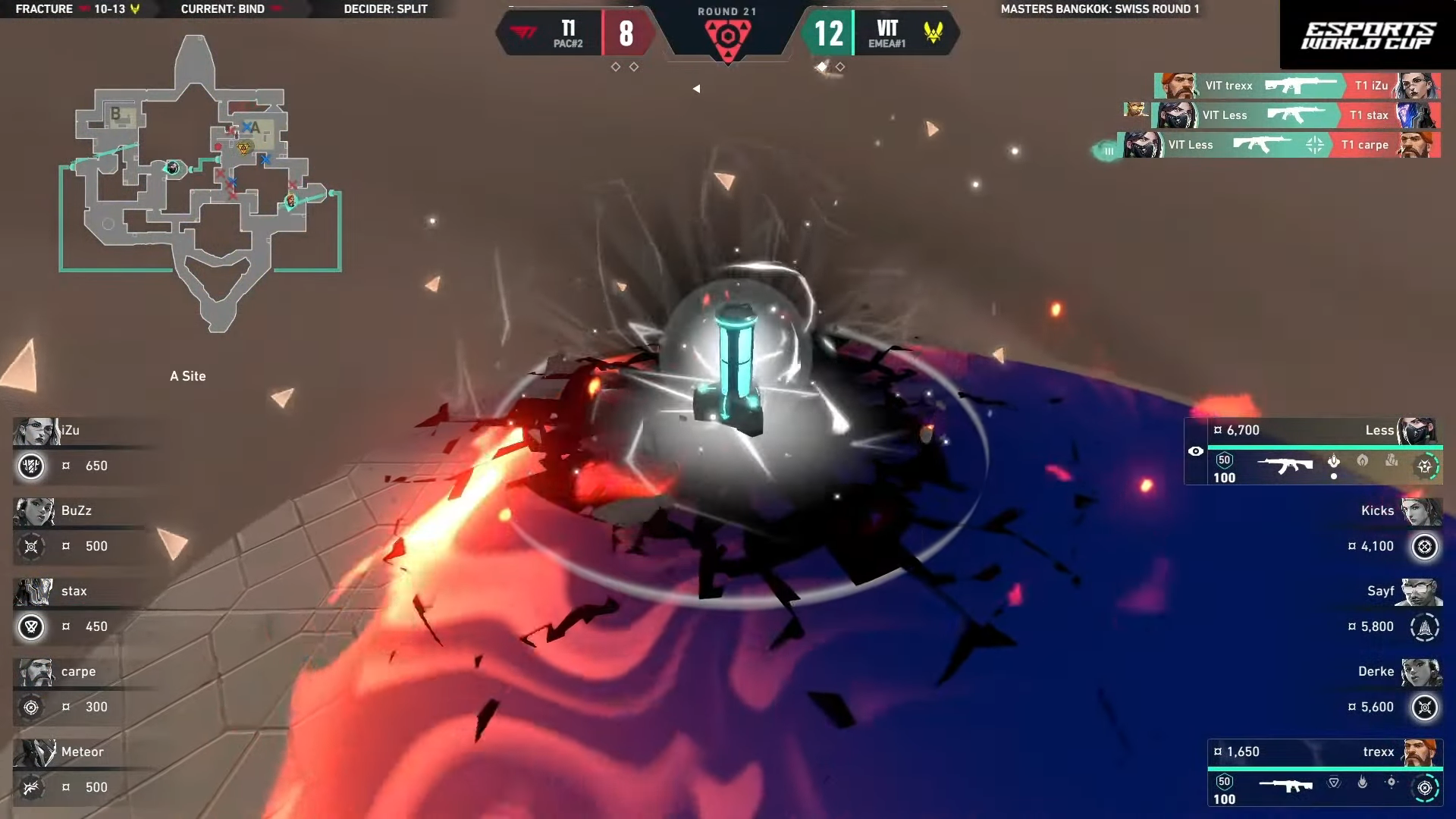Viewport: 1456px width, 819px height.
Task: Open the Fracture minimap
Action: pos(201,182)
